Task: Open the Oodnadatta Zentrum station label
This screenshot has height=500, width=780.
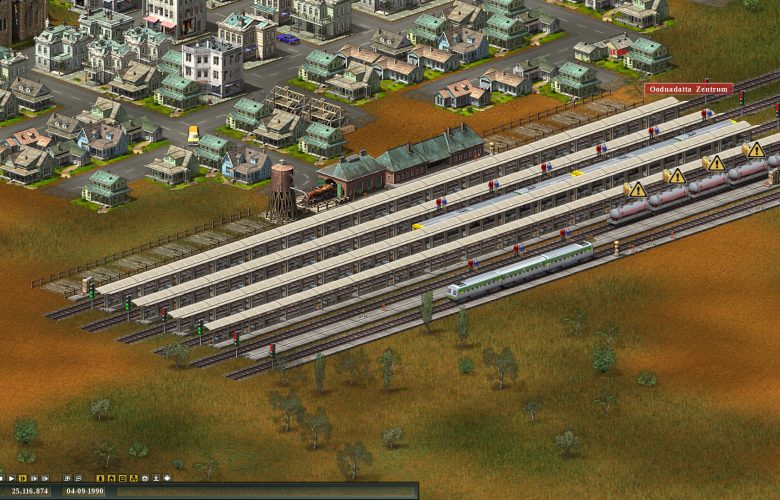Action: pos(688,89)
